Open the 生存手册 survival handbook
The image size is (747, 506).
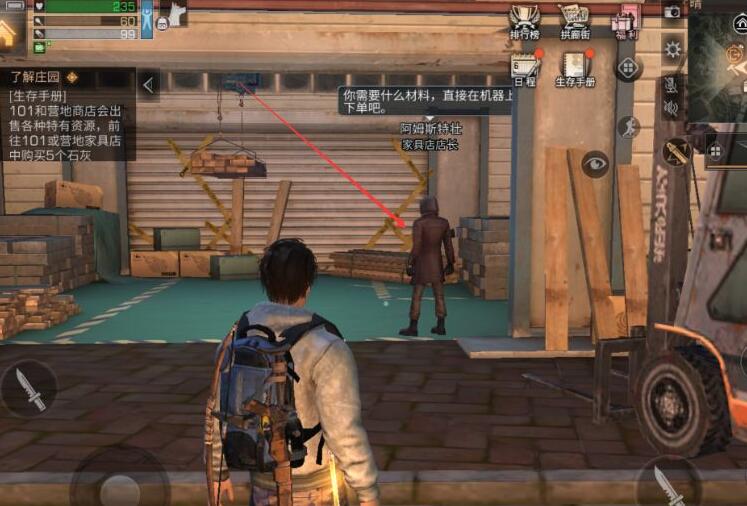click(574, 67)
